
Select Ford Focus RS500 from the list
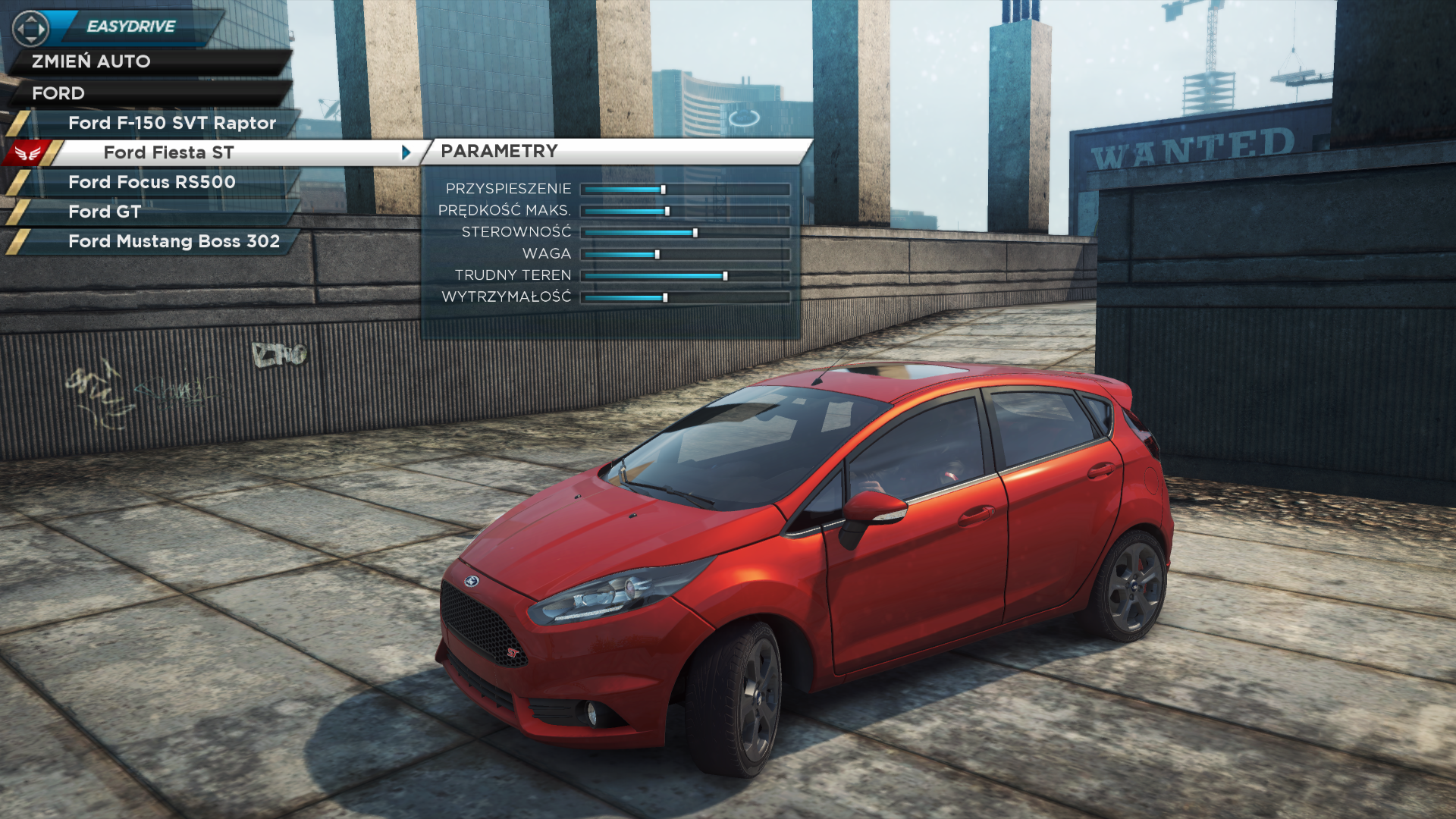(152, 182)
